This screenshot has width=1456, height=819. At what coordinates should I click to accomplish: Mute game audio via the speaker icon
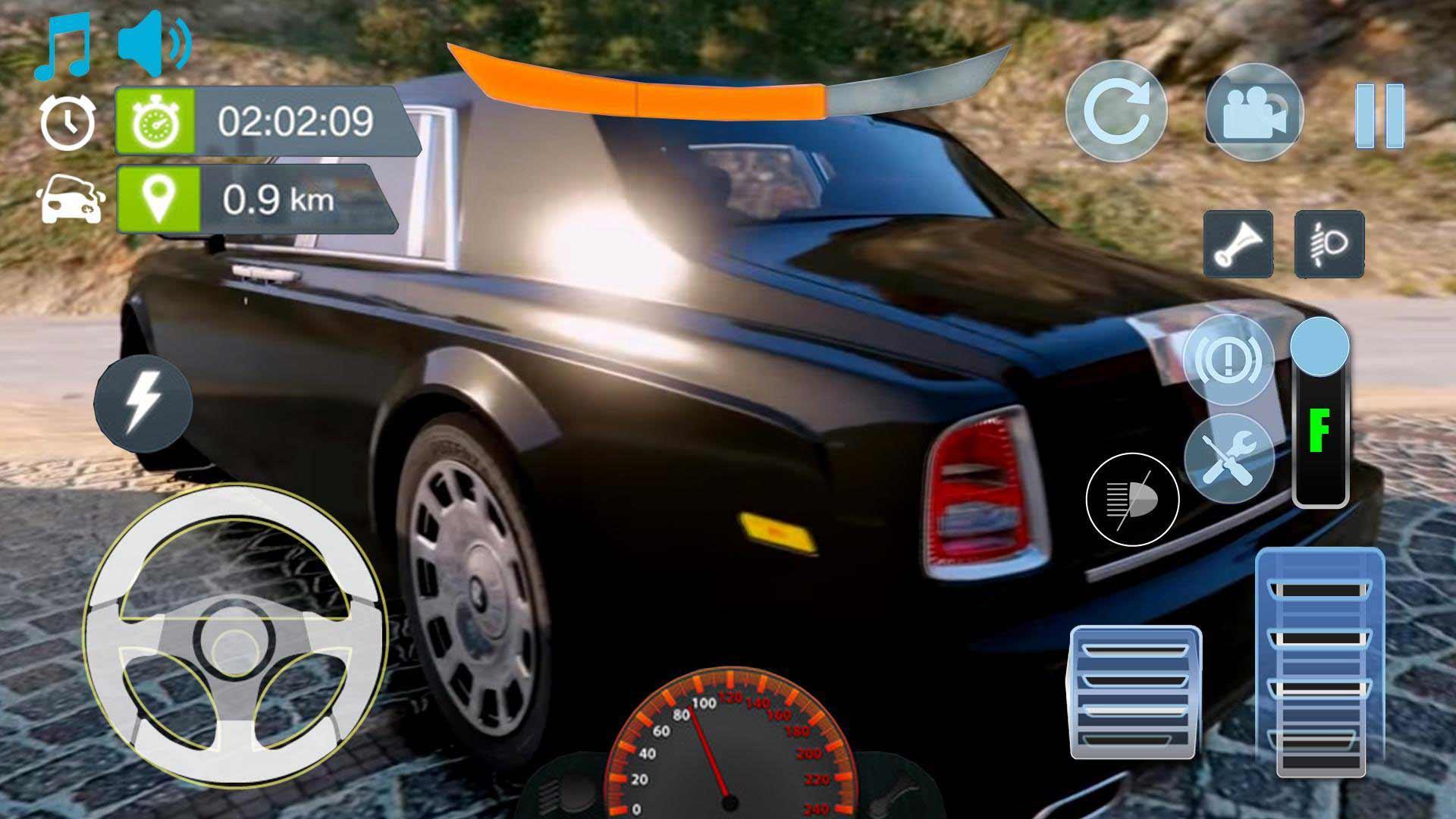(x=152, y=42)
